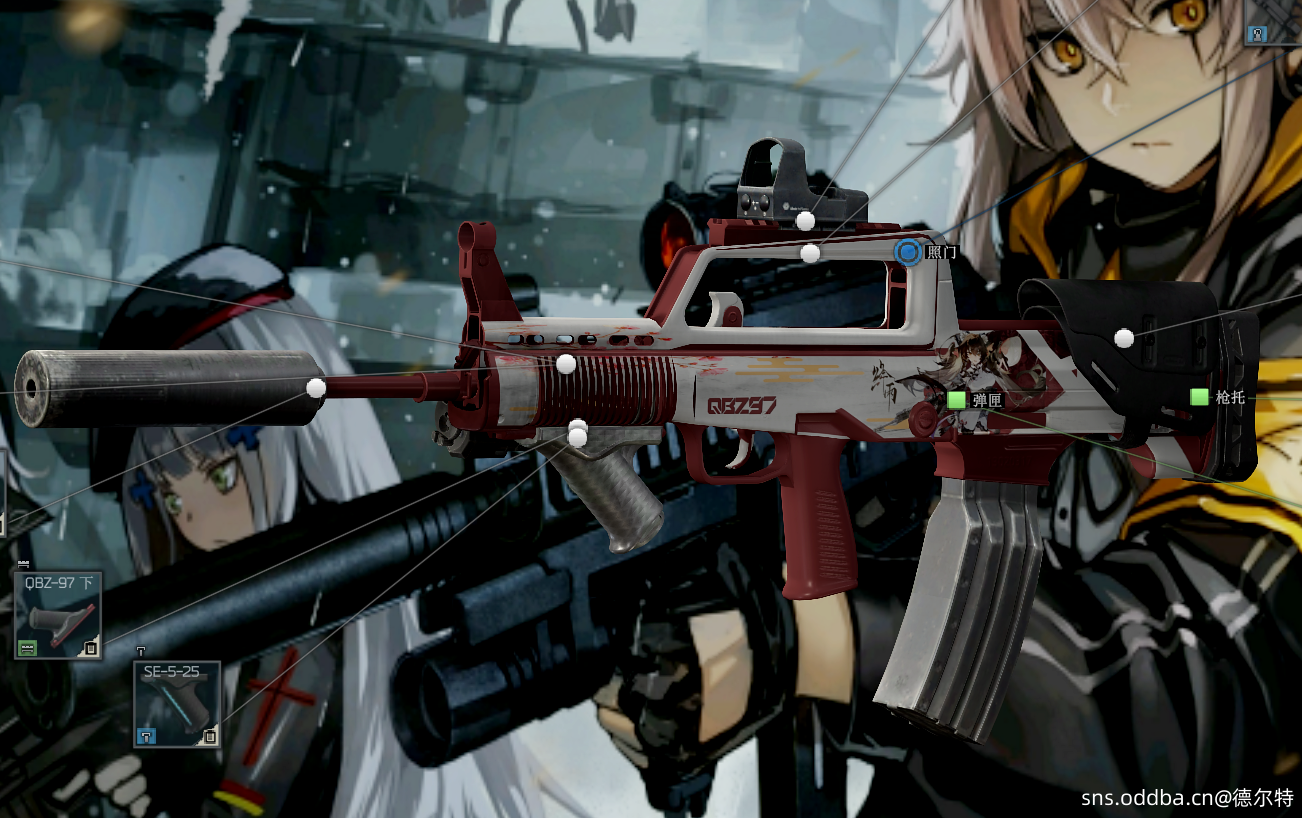Select the white node on the carry handle
1302x818 pixels.
tap(810, 253)
